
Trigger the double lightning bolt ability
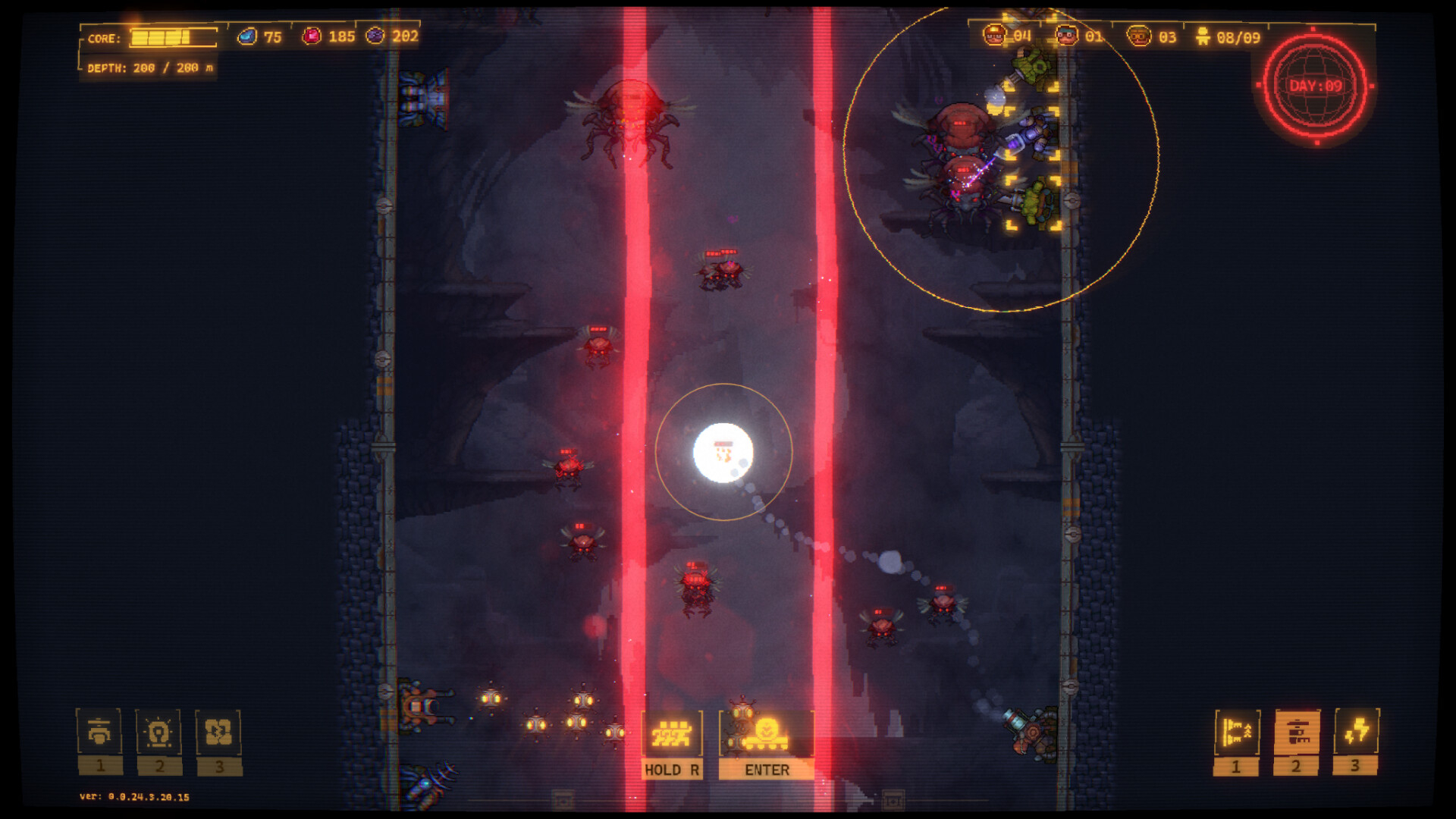[x=1356, y=733]
